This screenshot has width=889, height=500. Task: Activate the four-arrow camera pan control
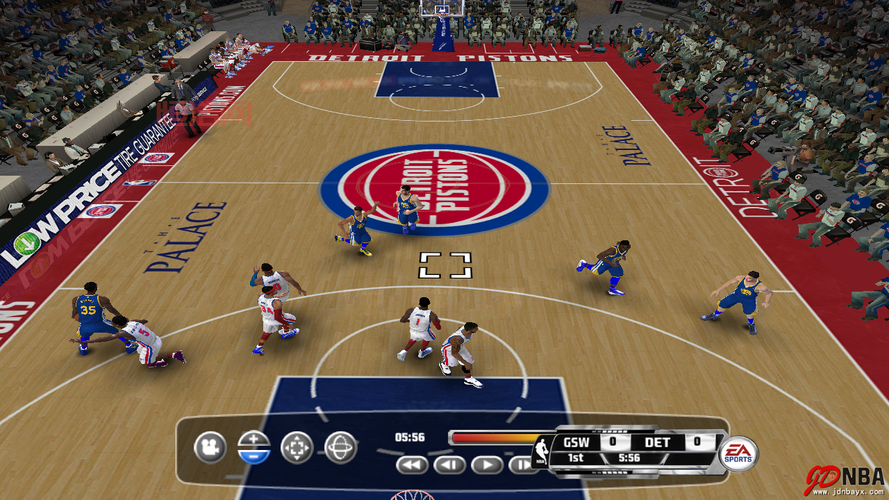click(x=297, y=447)
